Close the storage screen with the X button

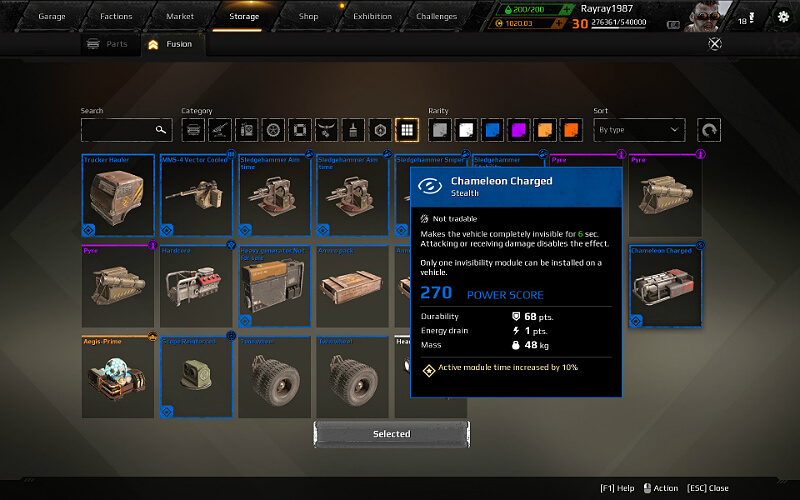click(x=714, y=43)
